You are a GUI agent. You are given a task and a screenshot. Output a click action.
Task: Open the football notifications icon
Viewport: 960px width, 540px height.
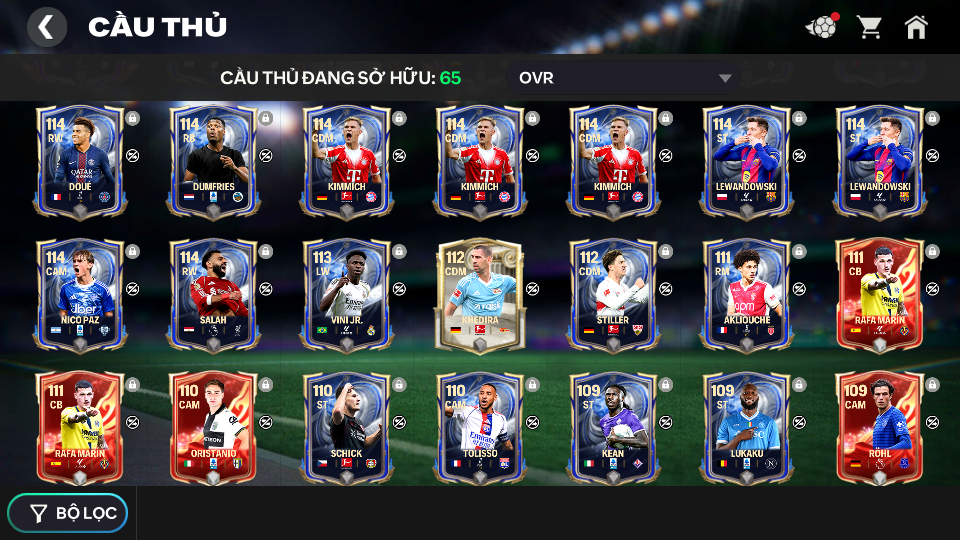click(821, 27)
